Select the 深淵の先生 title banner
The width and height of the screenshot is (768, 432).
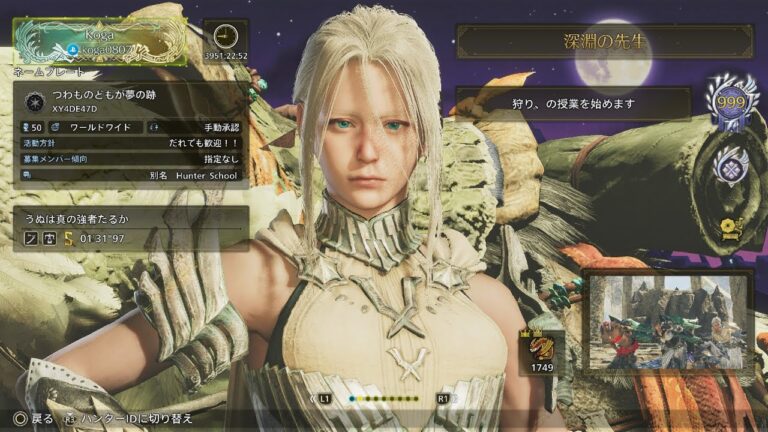604,42
